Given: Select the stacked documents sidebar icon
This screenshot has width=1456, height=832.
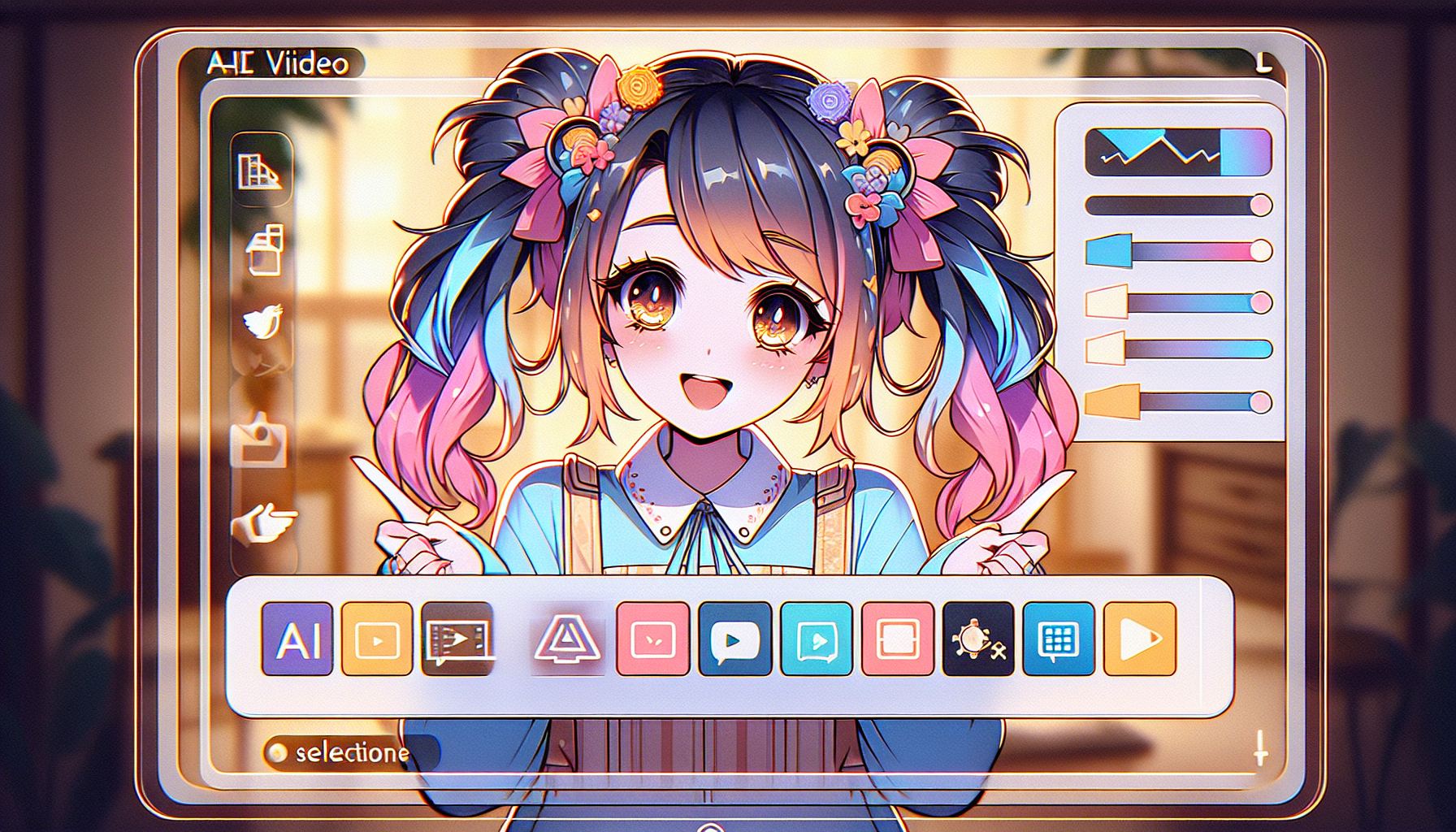Looking at the screenshot, I should coord(265,249).
